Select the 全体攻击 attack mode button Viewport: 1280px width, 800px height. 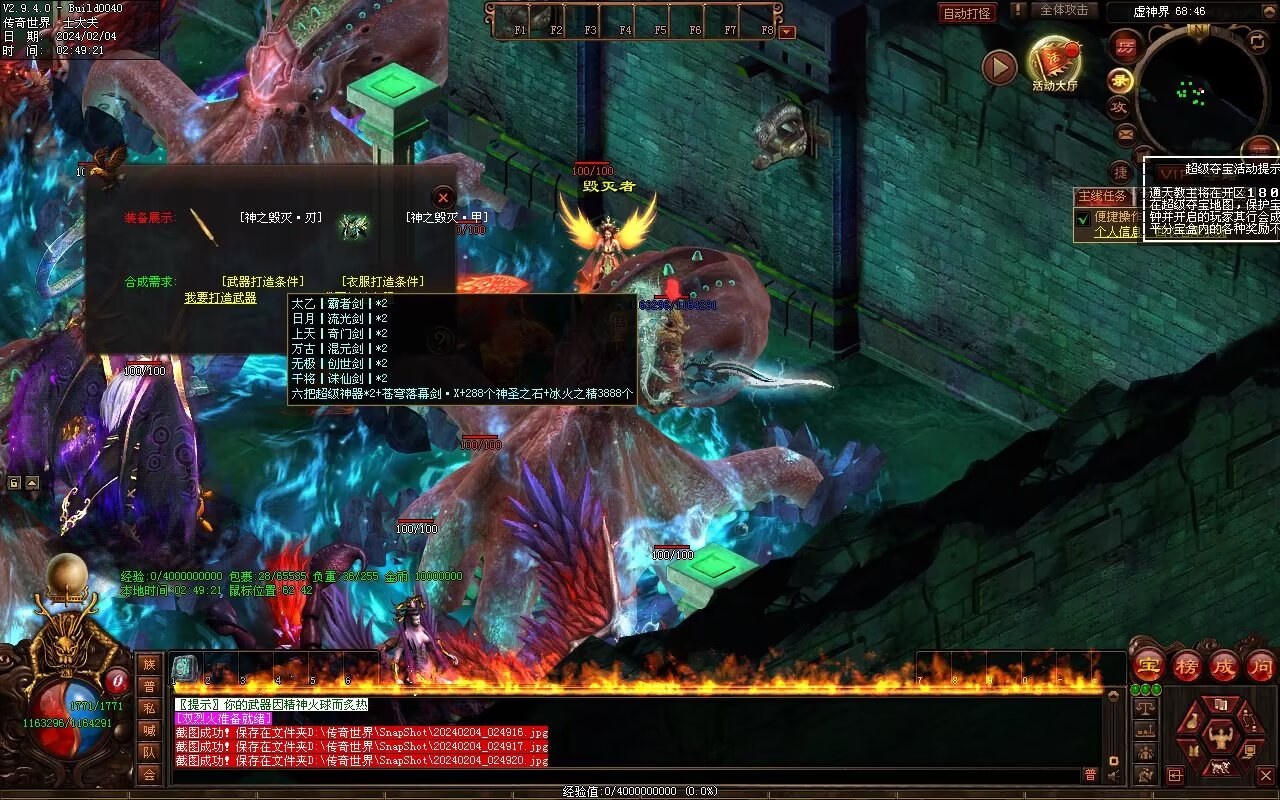click(x=1064, y=10)
